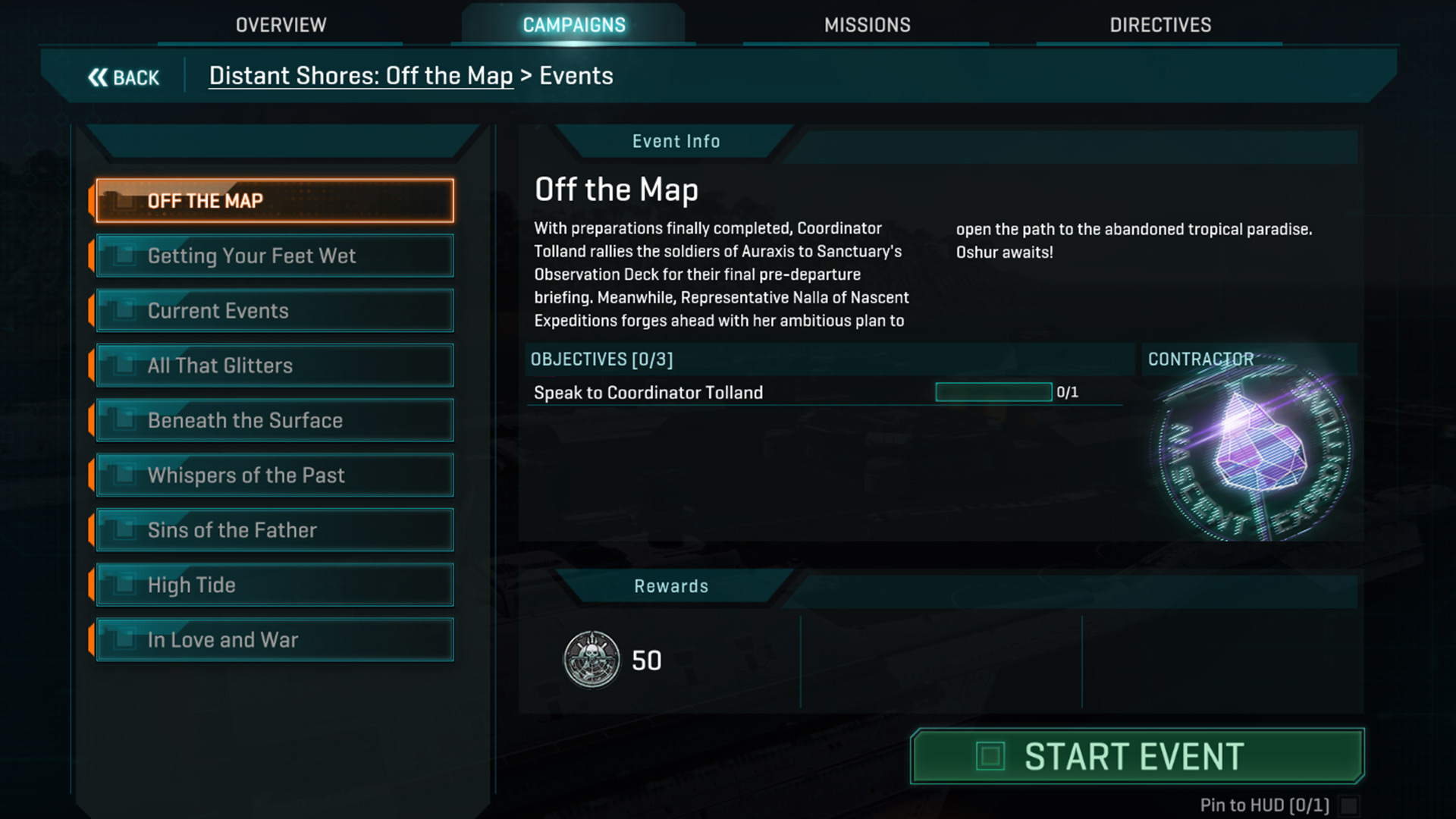The width and height of the screenshot is (1456, 819).
Task: Inspect the 50 skull-medal reward icon
Action: click(x=592, y=660)
